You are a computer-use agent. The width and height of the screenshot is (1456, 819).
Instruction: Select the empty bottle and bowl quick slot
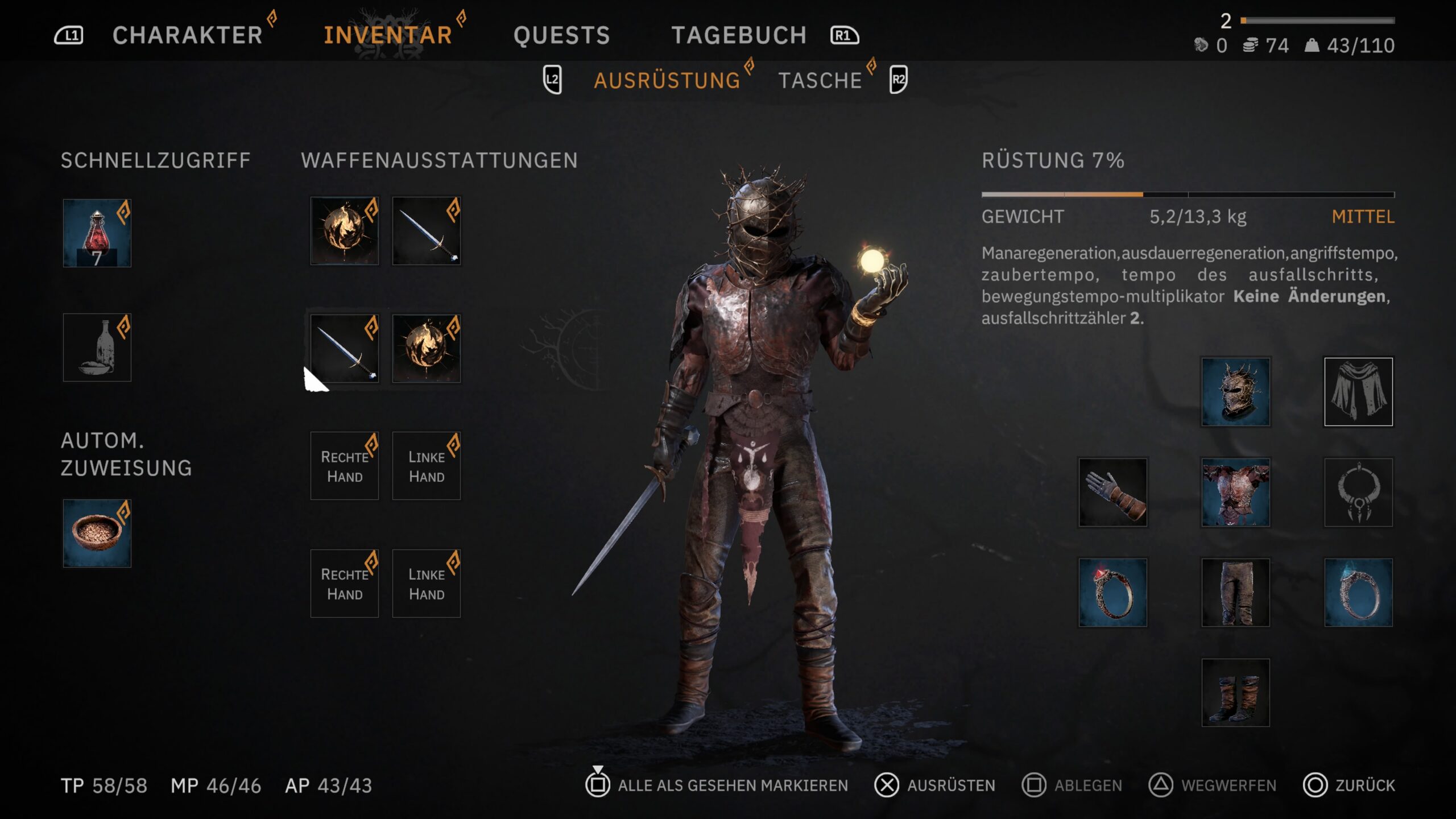pyautogui.click(x=97, y=348)
